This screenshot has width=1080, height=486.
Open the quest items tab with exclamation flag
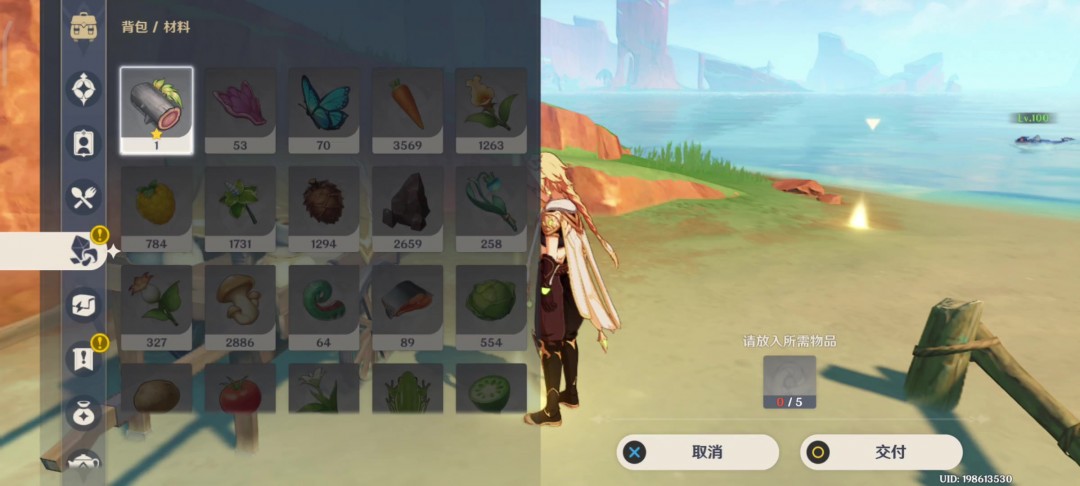[83, 358]
